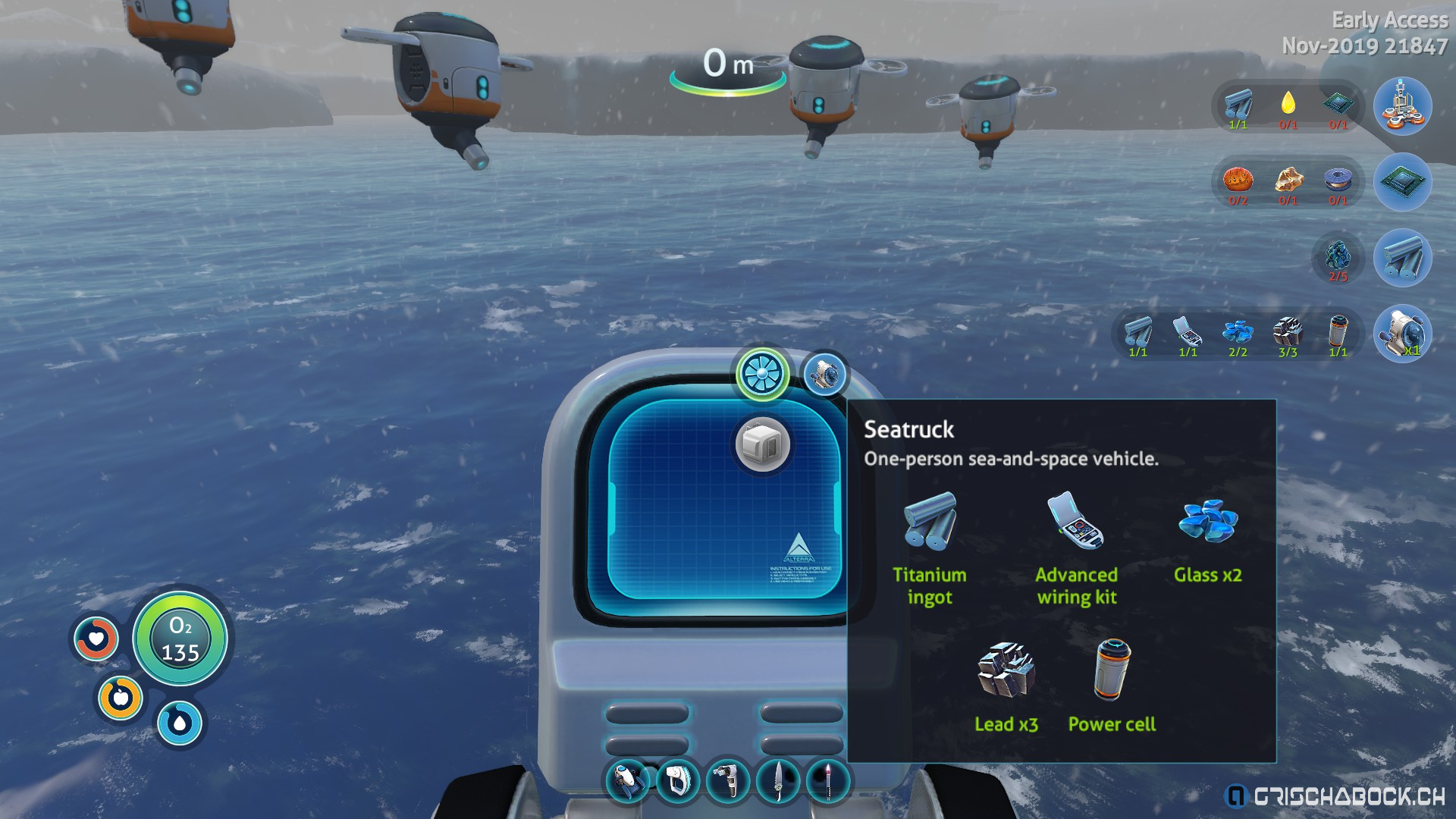Equip the habitat builder tool slot
The height and width of the screenshot is (819, 1456).
(728, 780)
